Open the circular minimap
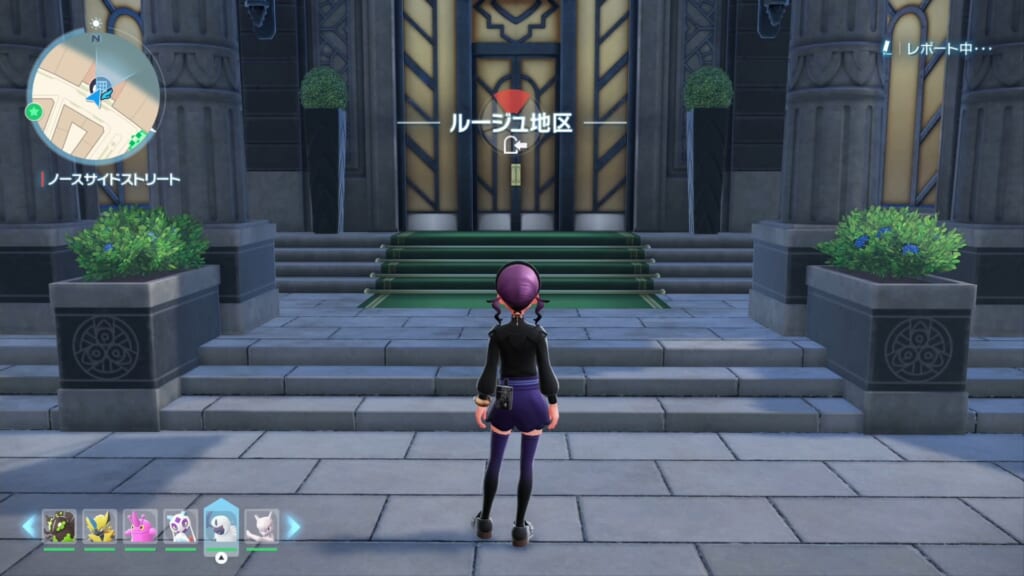The width and height of the screenshot is (1024, 576). (95, 95)
